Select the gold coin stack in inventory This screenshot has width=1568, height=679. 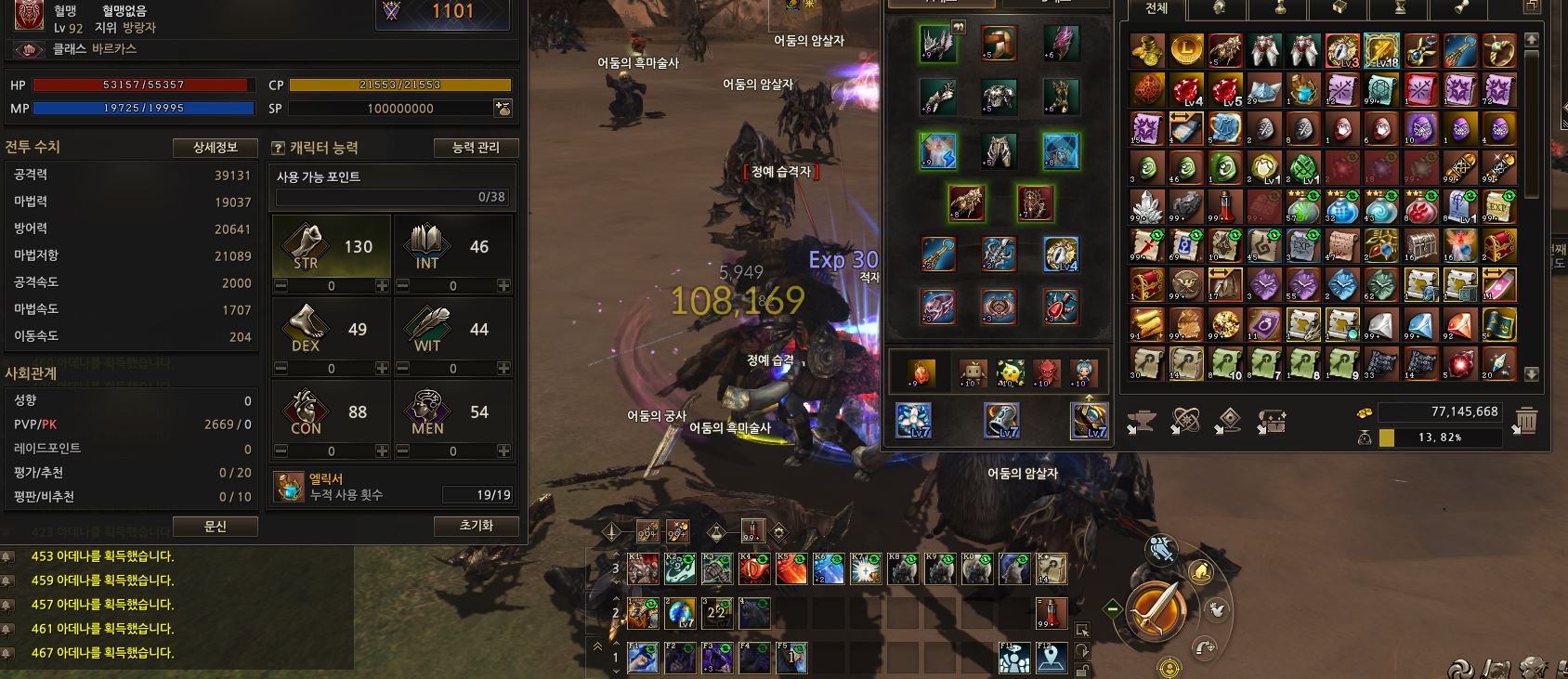pyautogui.click(x=1147, y=51)
